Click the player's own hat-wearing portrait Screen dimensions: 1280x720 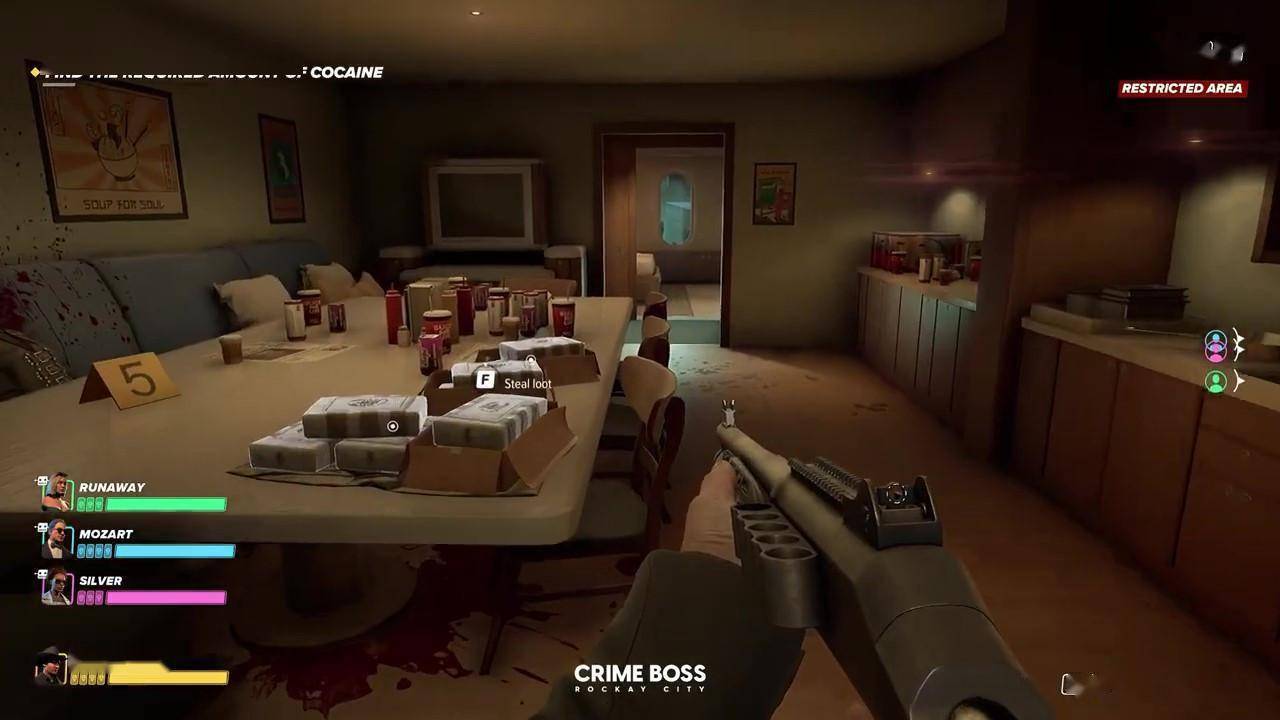coord(50,666)
